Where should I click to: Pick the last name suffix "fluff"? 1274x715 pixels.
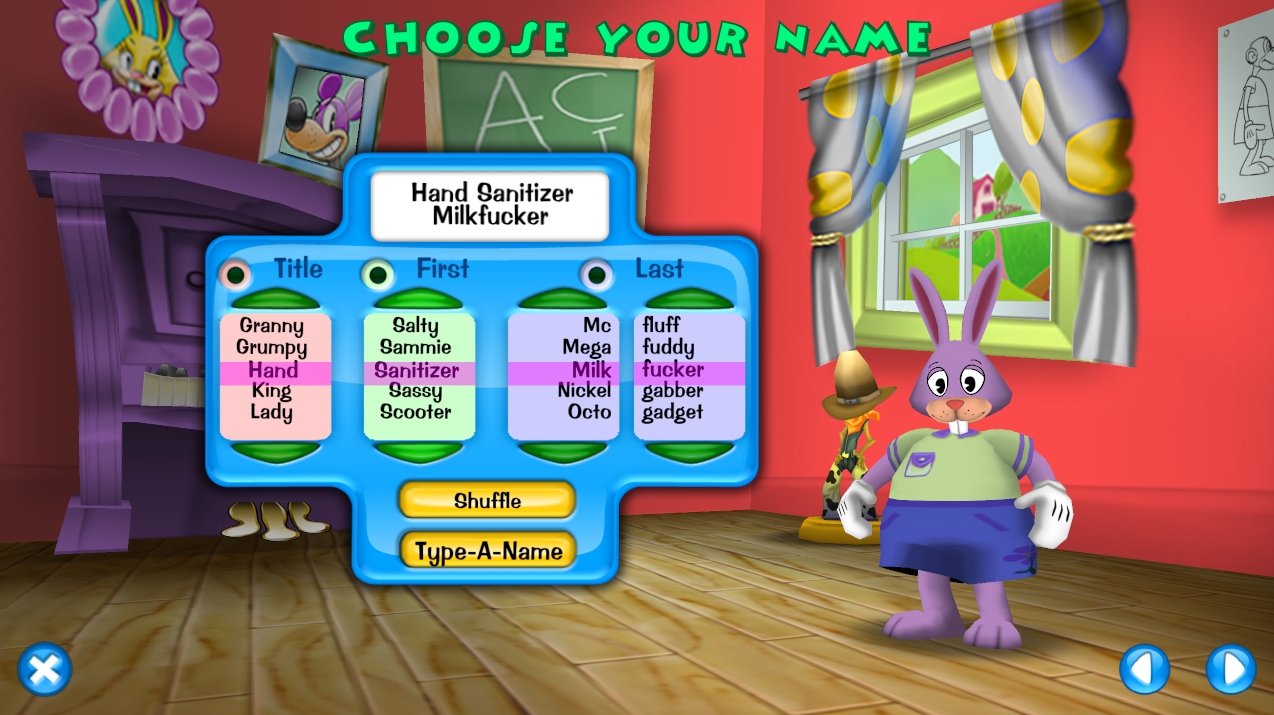662,326
